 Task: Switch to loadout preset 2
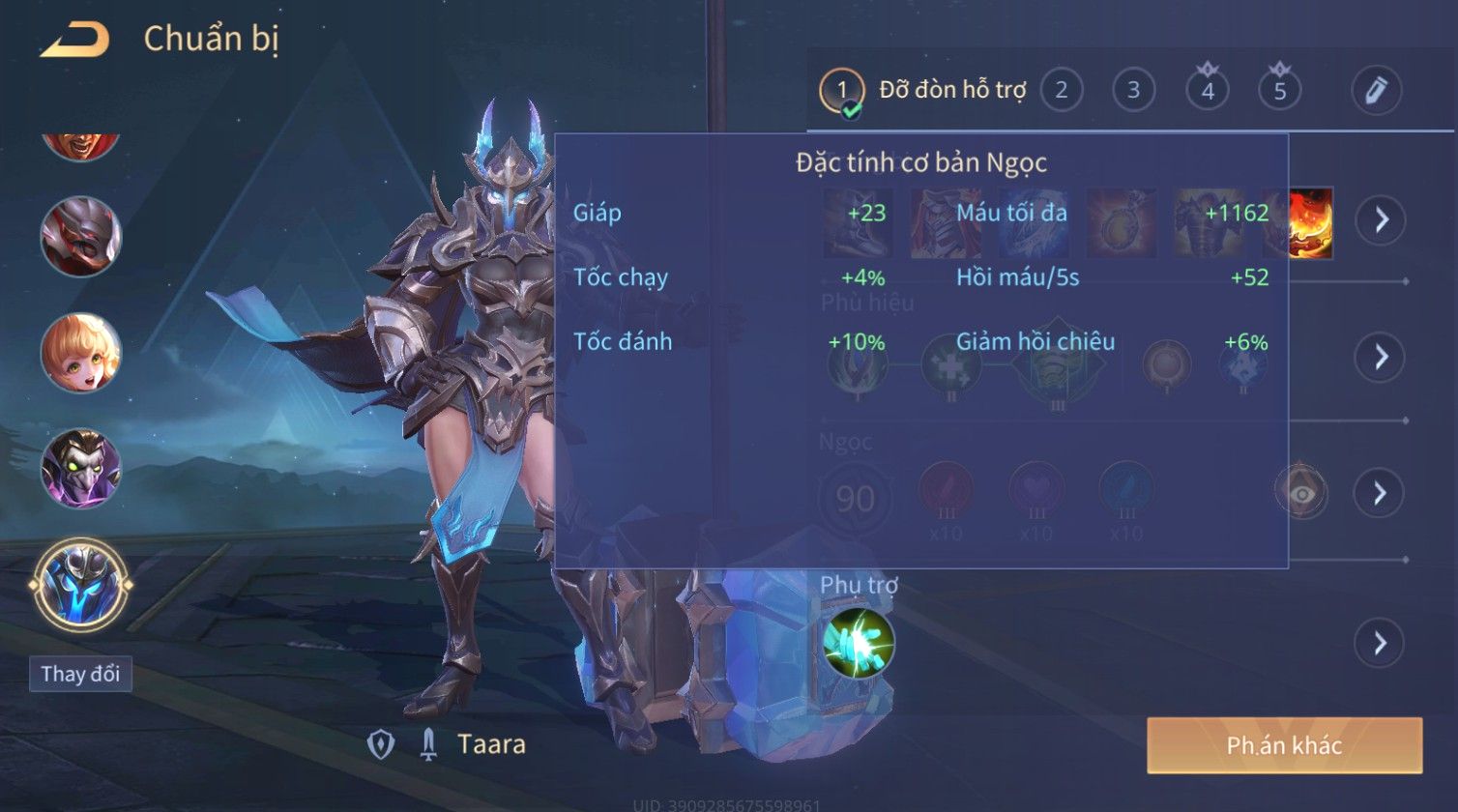coord(1061,91)
